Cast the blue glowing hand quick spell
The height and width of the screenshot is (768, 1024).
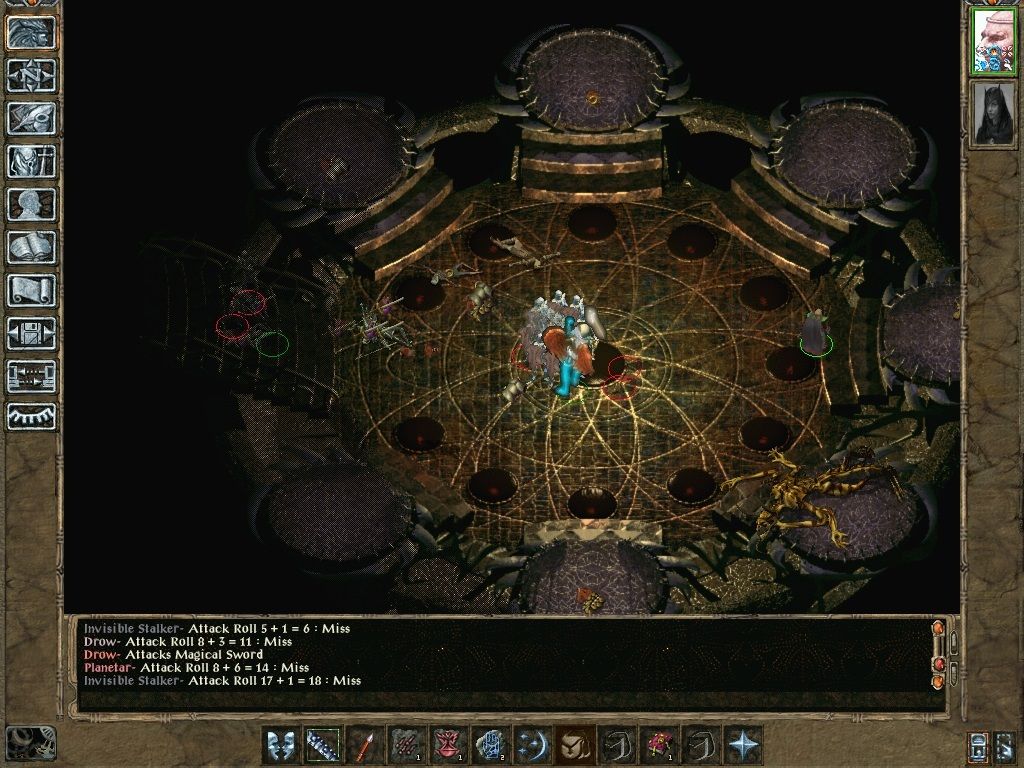click(488, 746)
